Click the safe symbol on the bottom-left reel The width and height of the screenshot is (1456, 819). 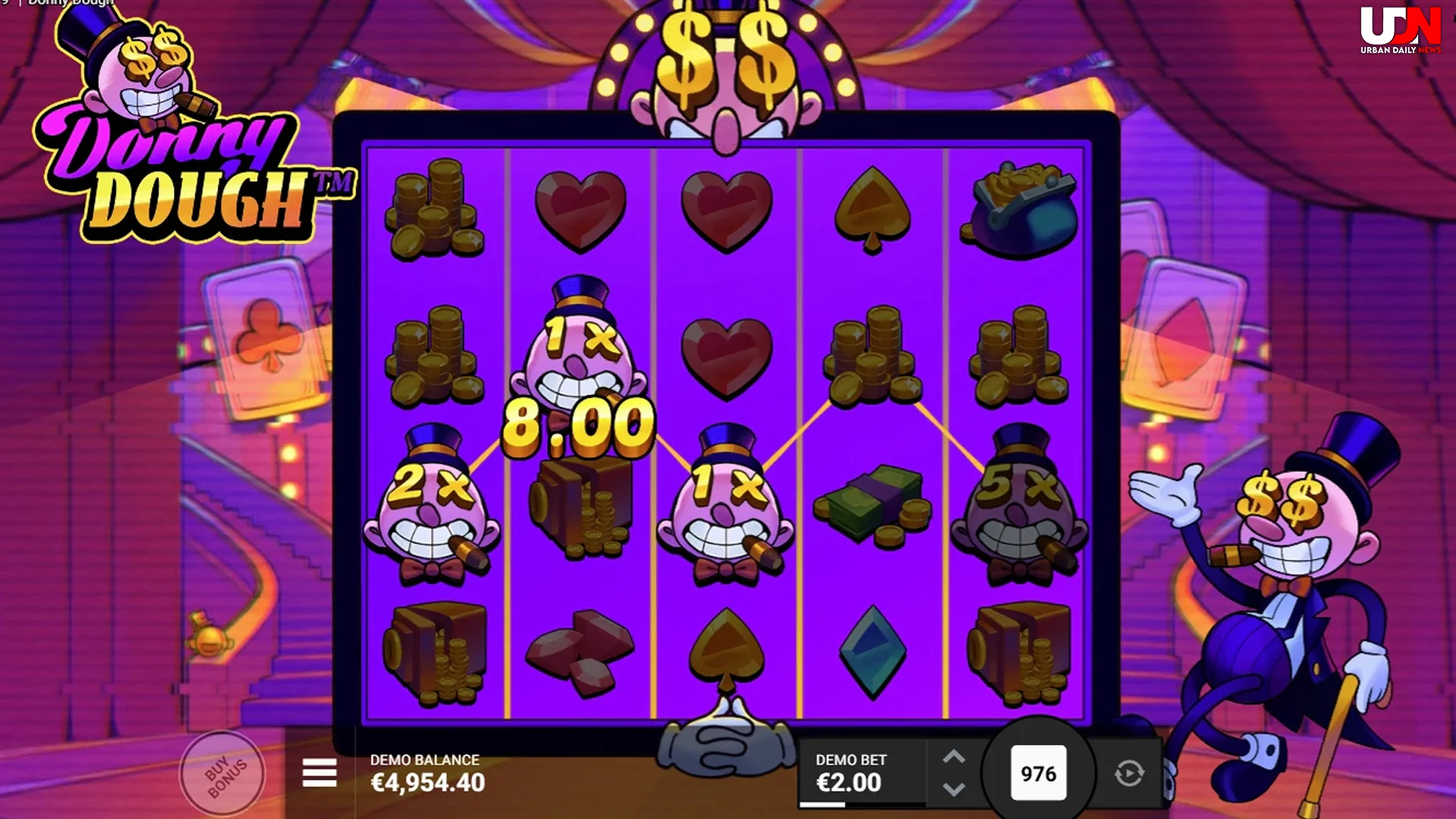pyautogui.click(x=436, y=652)
